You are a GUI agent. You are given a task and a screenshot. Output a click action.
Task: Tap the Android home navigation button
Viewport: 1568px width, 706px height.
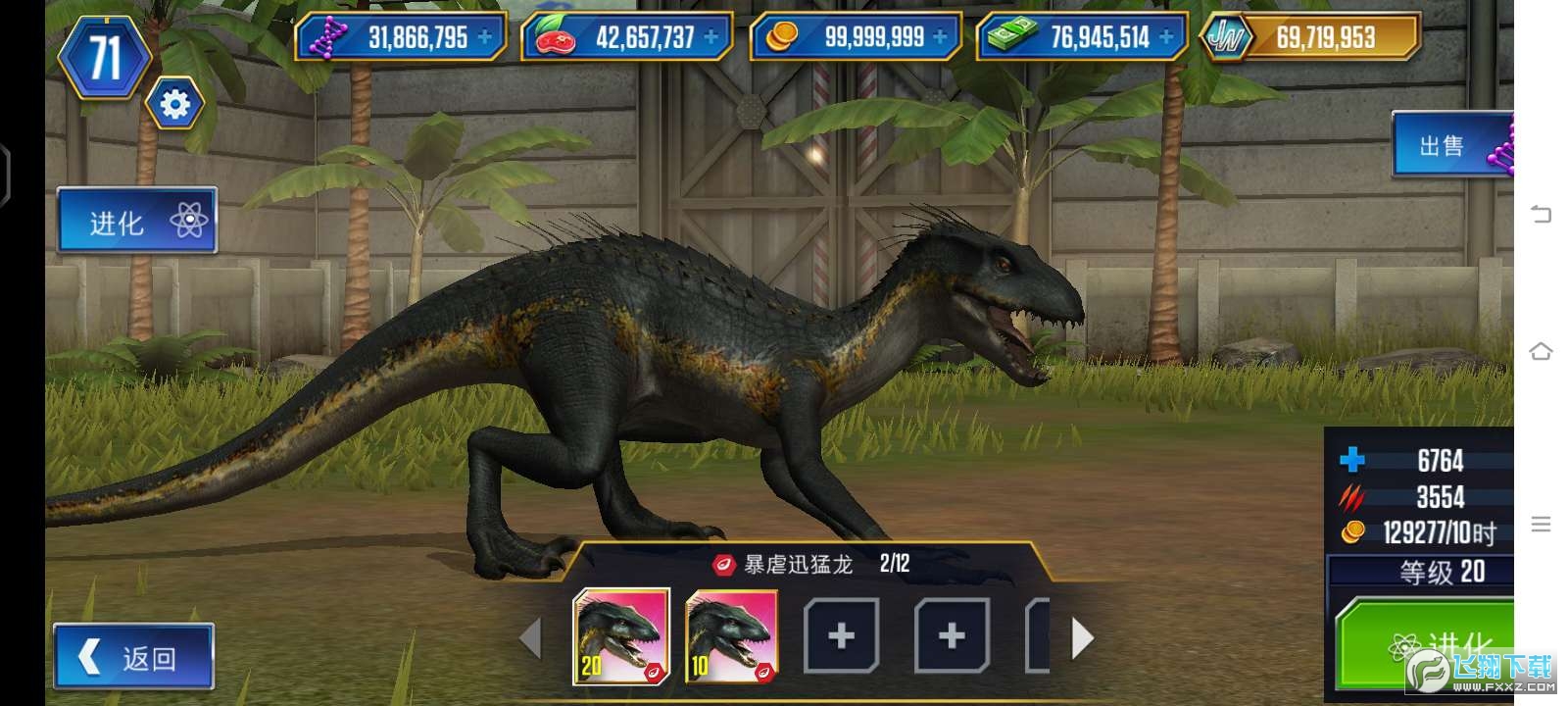1542,350
